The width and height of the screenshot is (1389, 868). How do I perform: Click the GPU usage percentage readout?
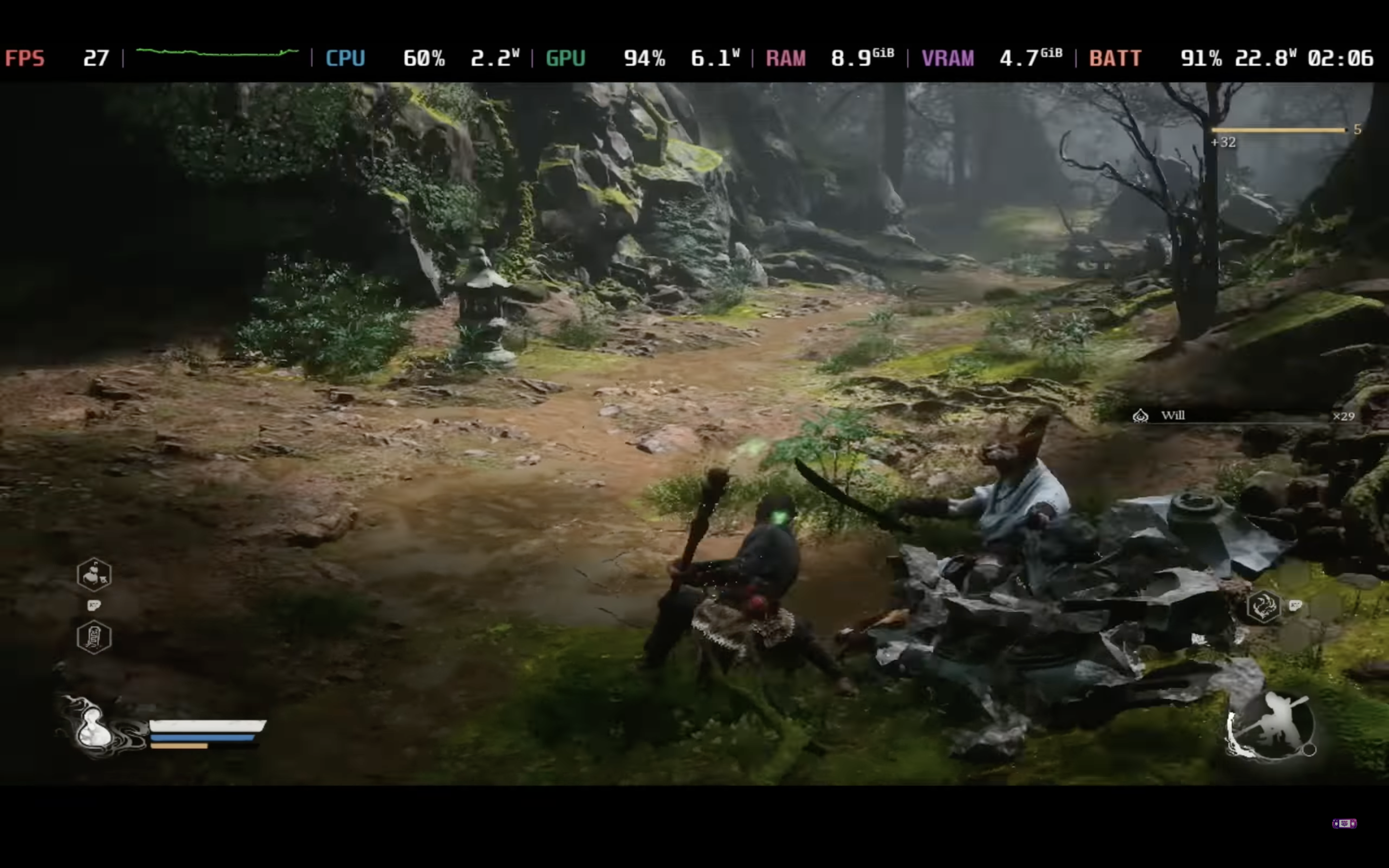644,57
